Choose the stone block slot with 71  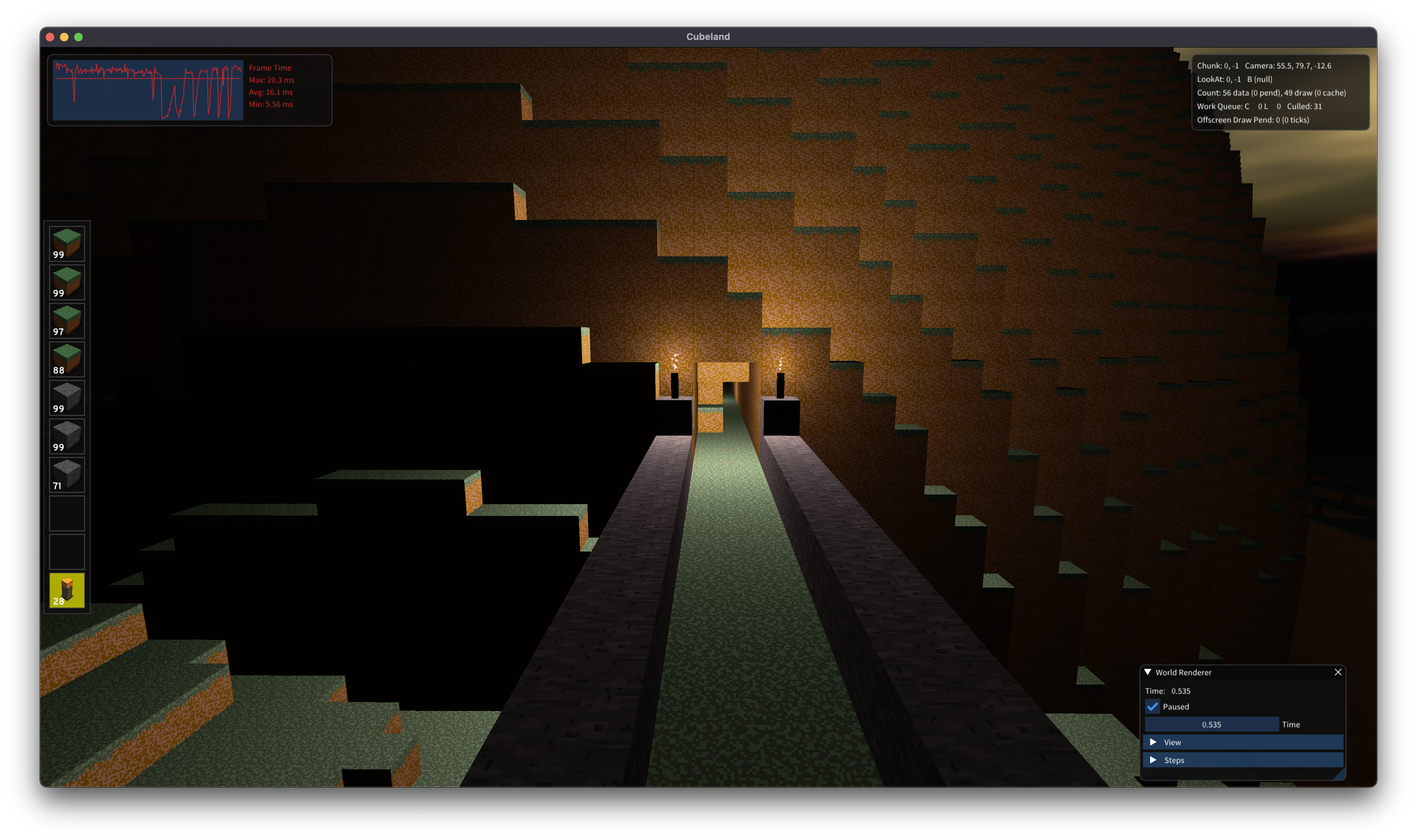(67, 475)
